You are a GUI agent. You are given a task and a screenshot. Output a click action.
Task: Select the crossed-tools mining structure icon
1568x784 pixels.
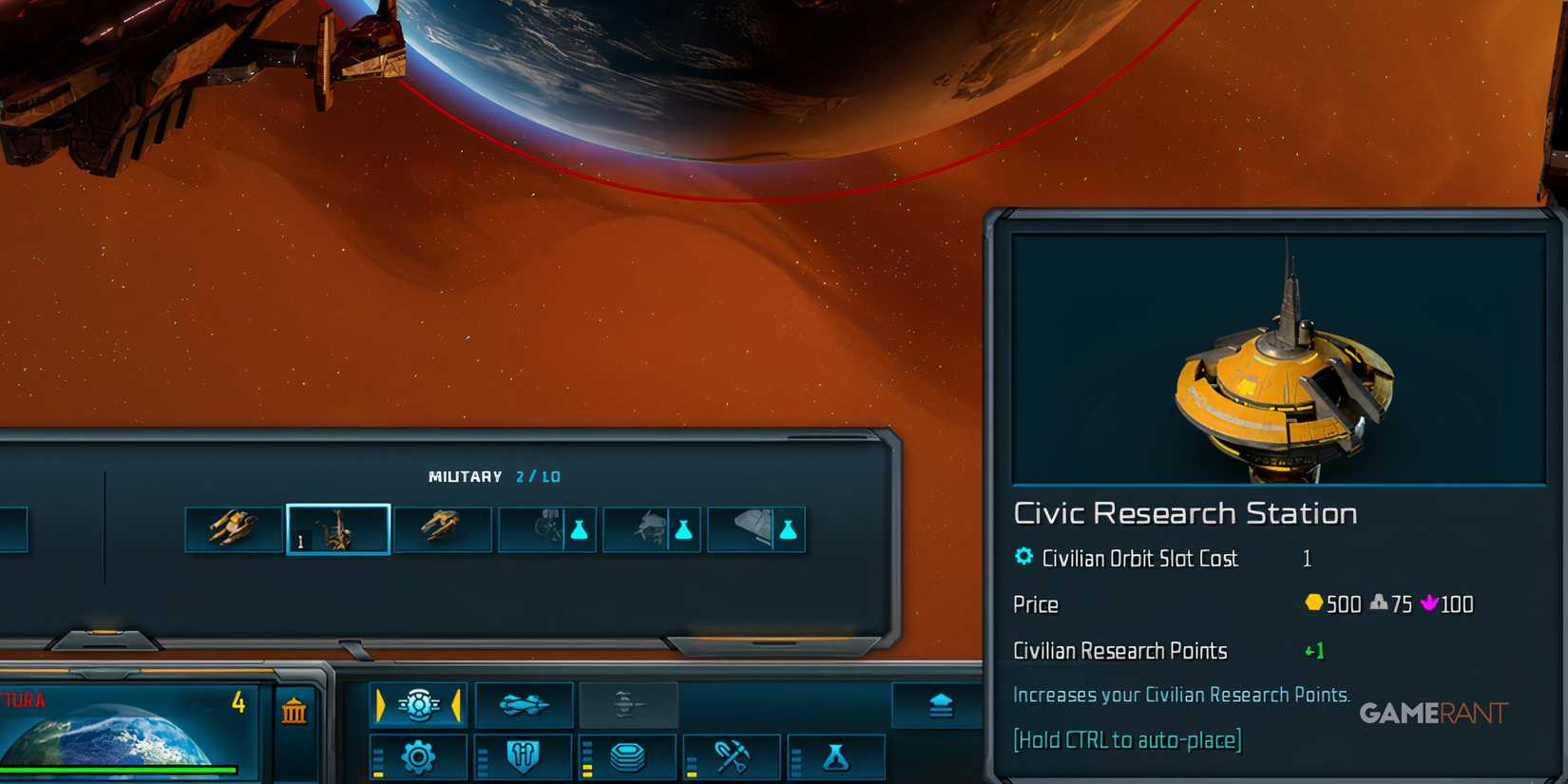click(733, 757)
